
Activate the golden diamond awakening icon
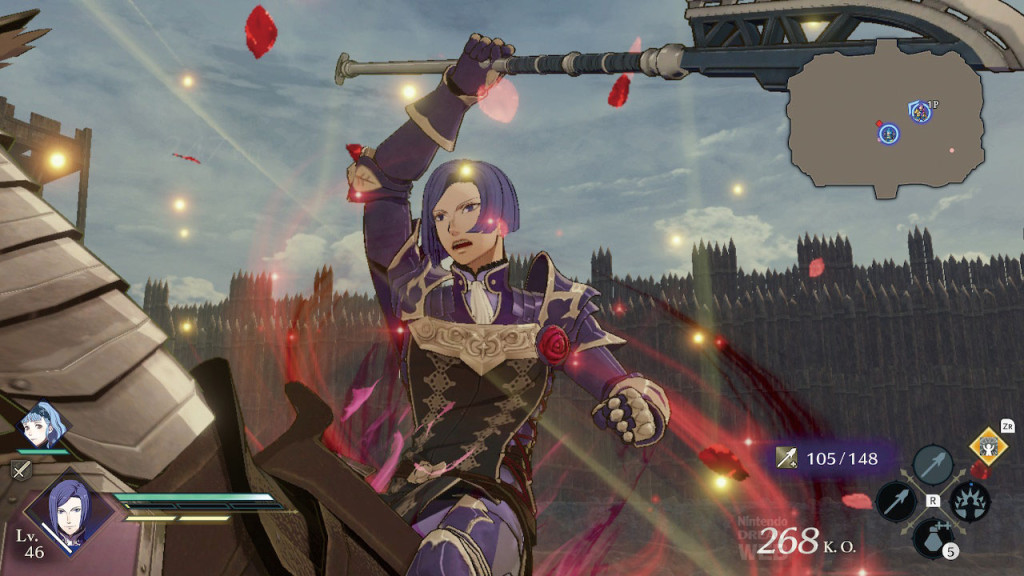point(988,445)
